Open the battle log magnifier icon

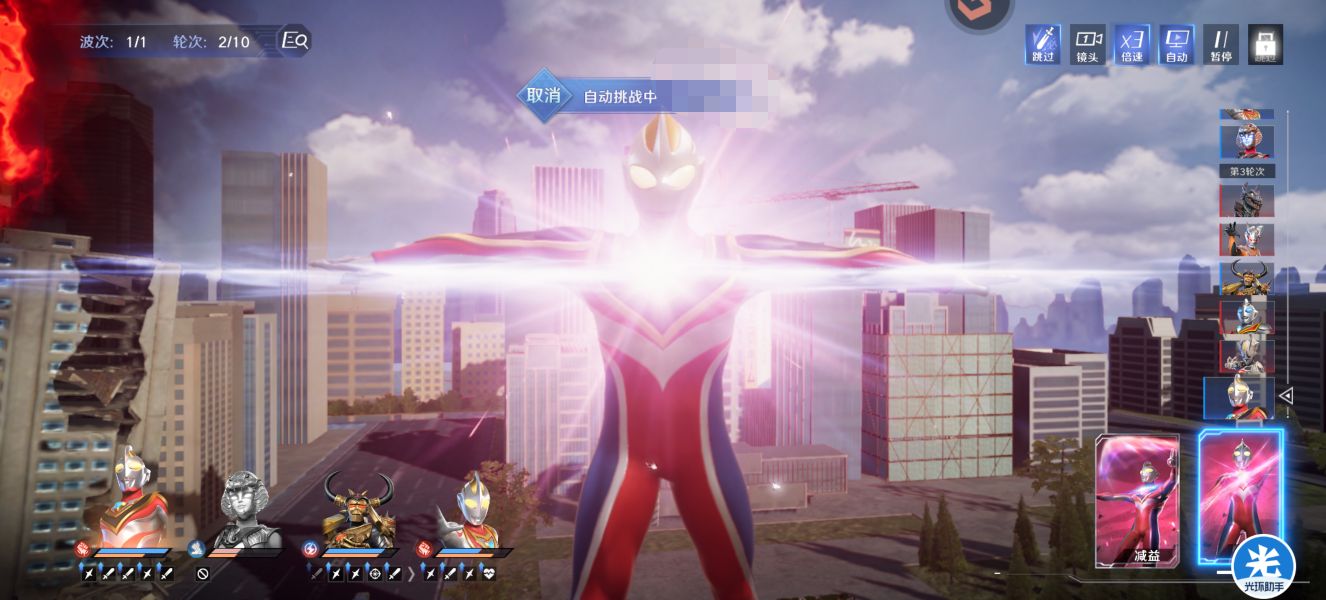point(295,41)
